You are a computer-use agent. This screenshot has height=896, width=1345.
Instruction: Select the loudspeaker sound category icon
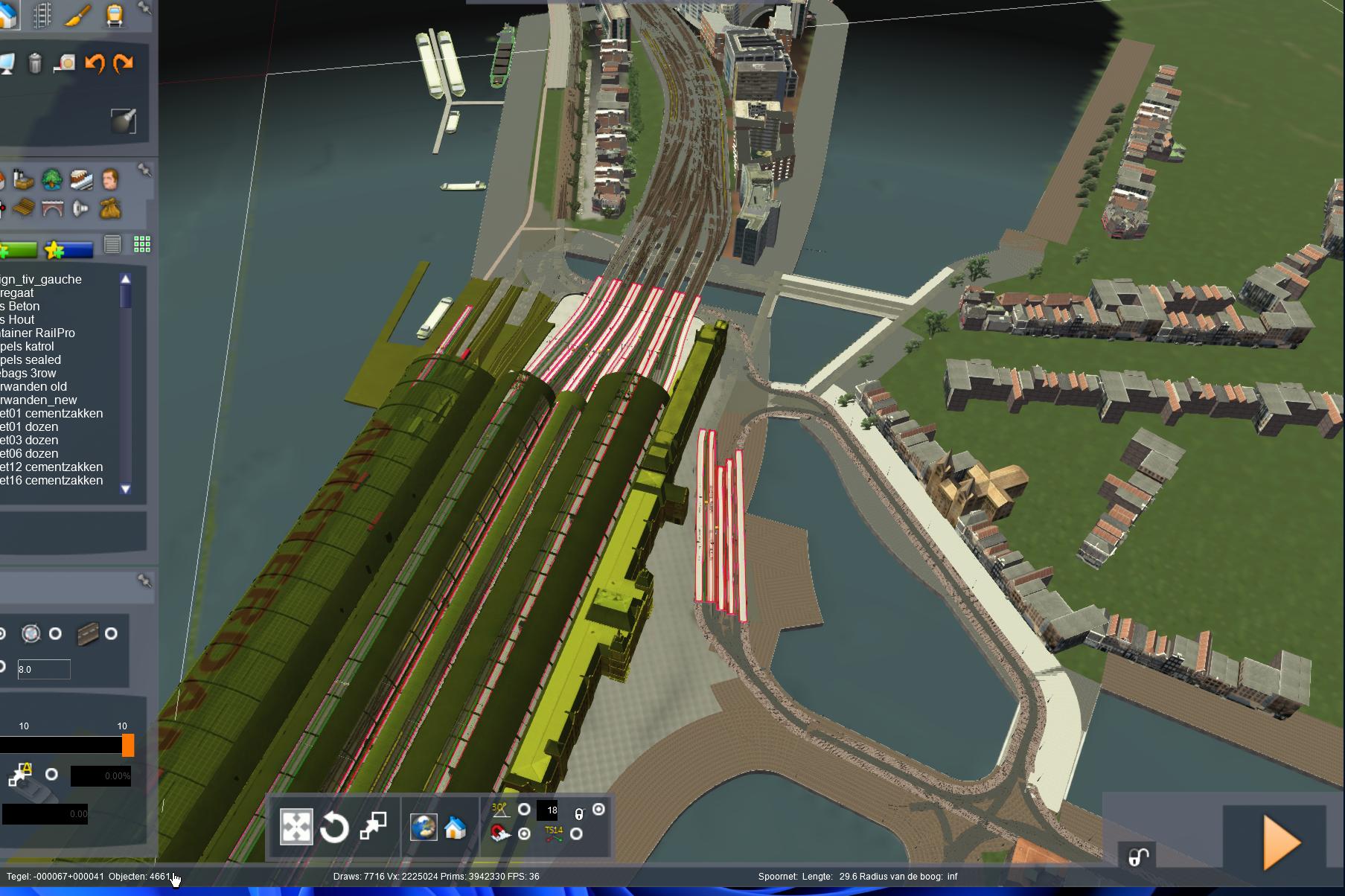pyautogui.click(x=80, y=209)
